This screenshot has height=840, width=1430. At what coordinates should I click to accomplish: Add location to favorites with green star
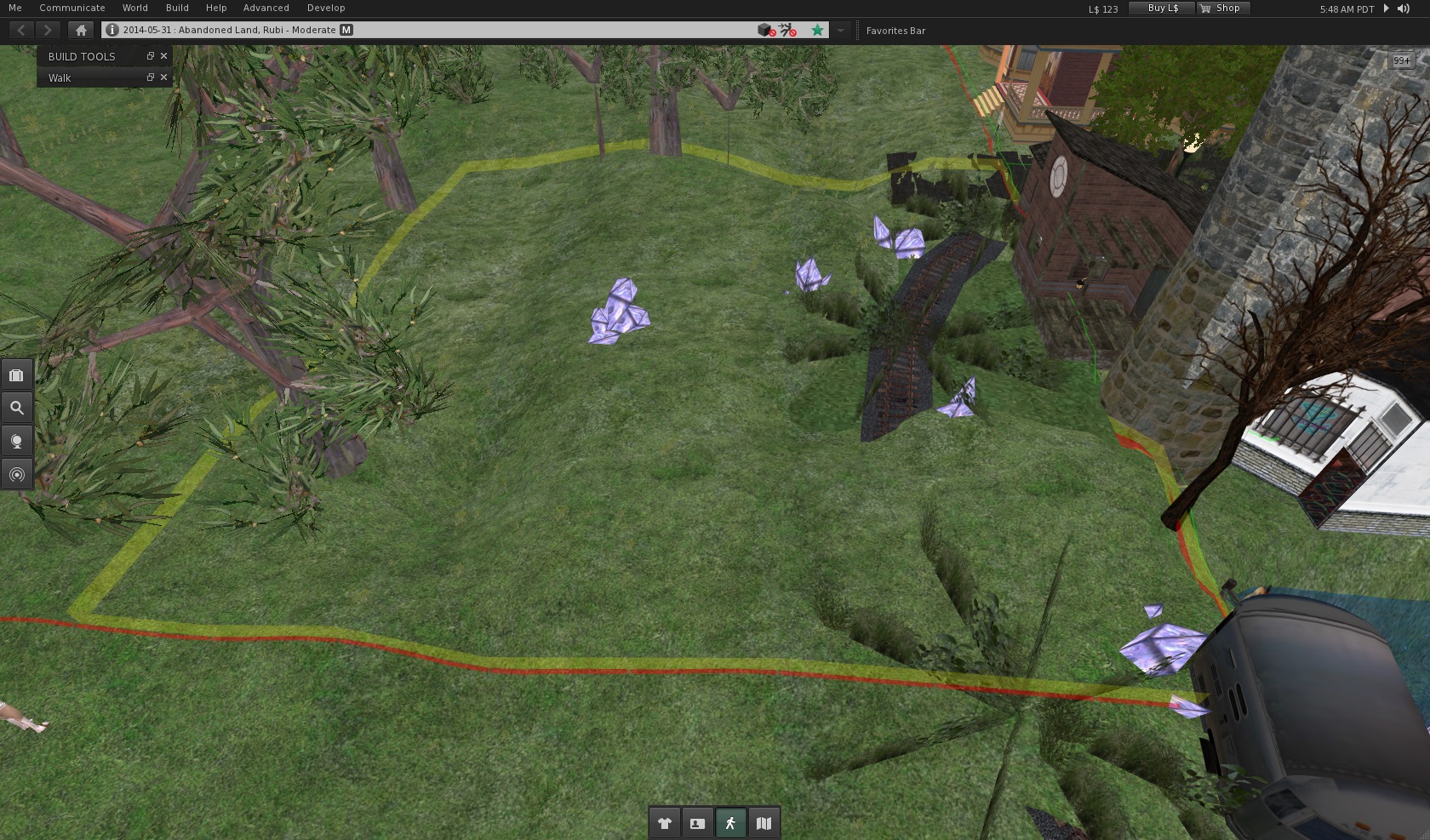point(817,30)
